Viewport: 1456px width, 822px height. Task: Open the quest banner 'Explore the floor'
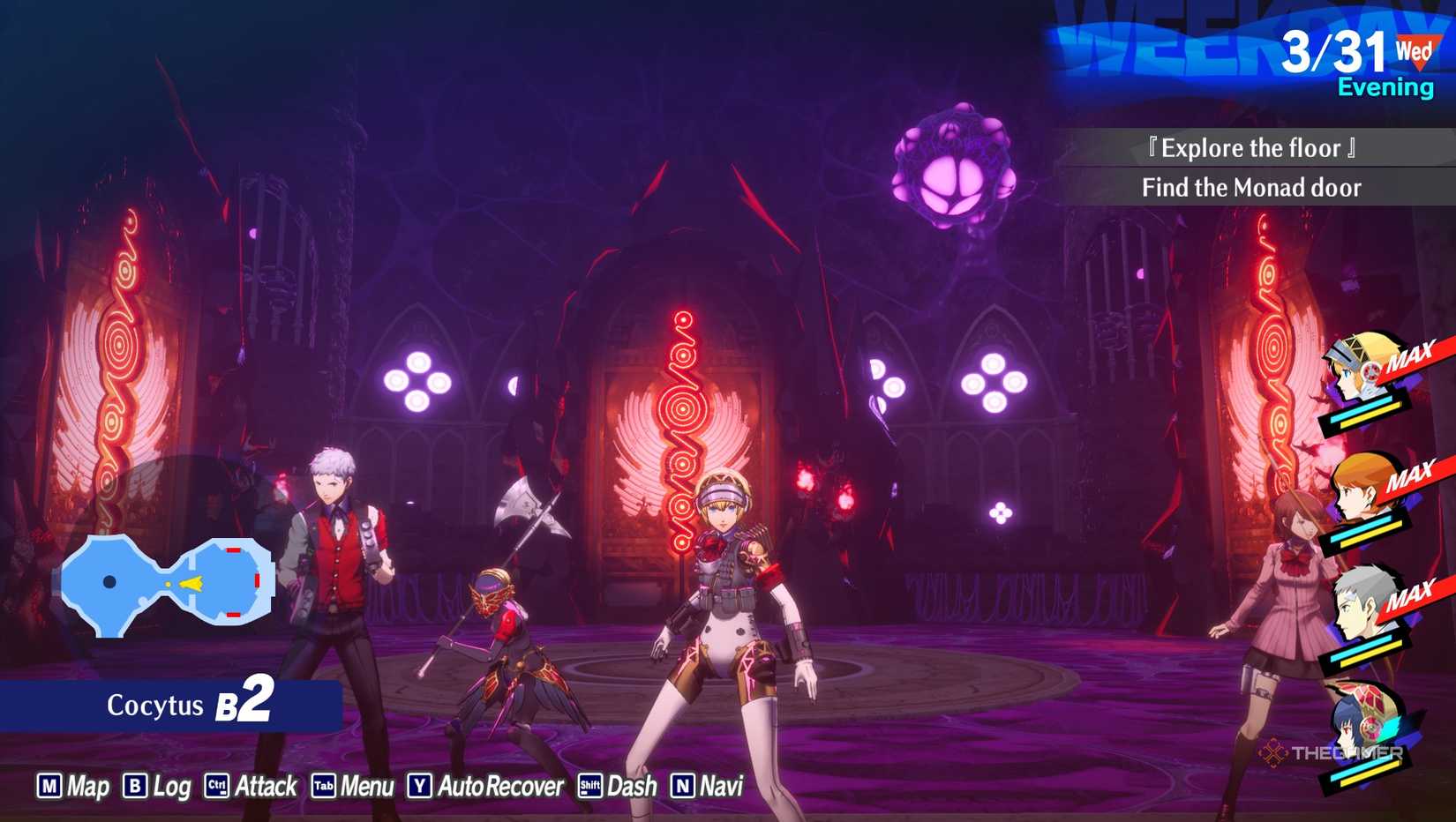click(1251, 148)
